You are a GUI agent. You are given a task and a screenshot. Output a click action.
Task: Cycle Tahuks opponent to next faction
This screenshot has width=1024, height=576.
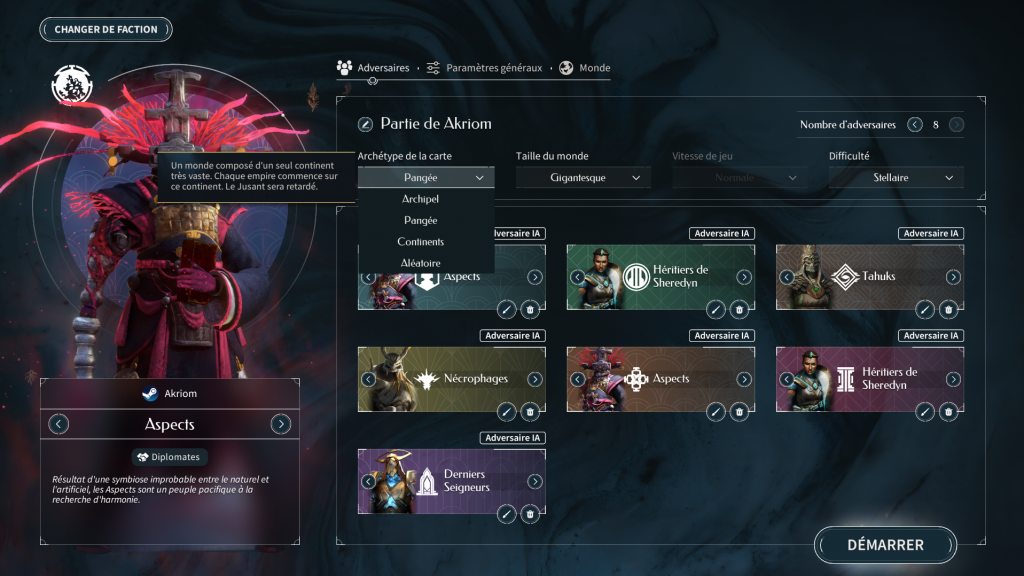point(953,277)
